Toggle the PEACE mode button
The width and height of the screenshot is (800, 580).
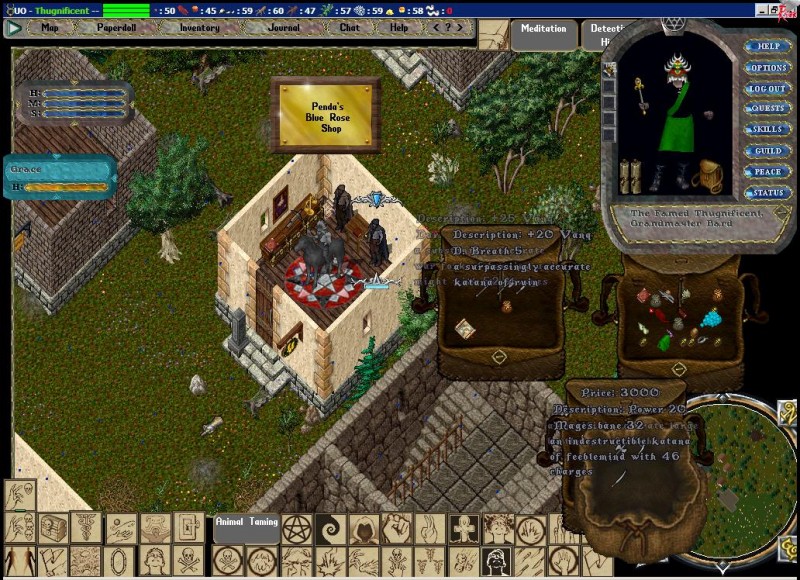click(x=767, y=171)
